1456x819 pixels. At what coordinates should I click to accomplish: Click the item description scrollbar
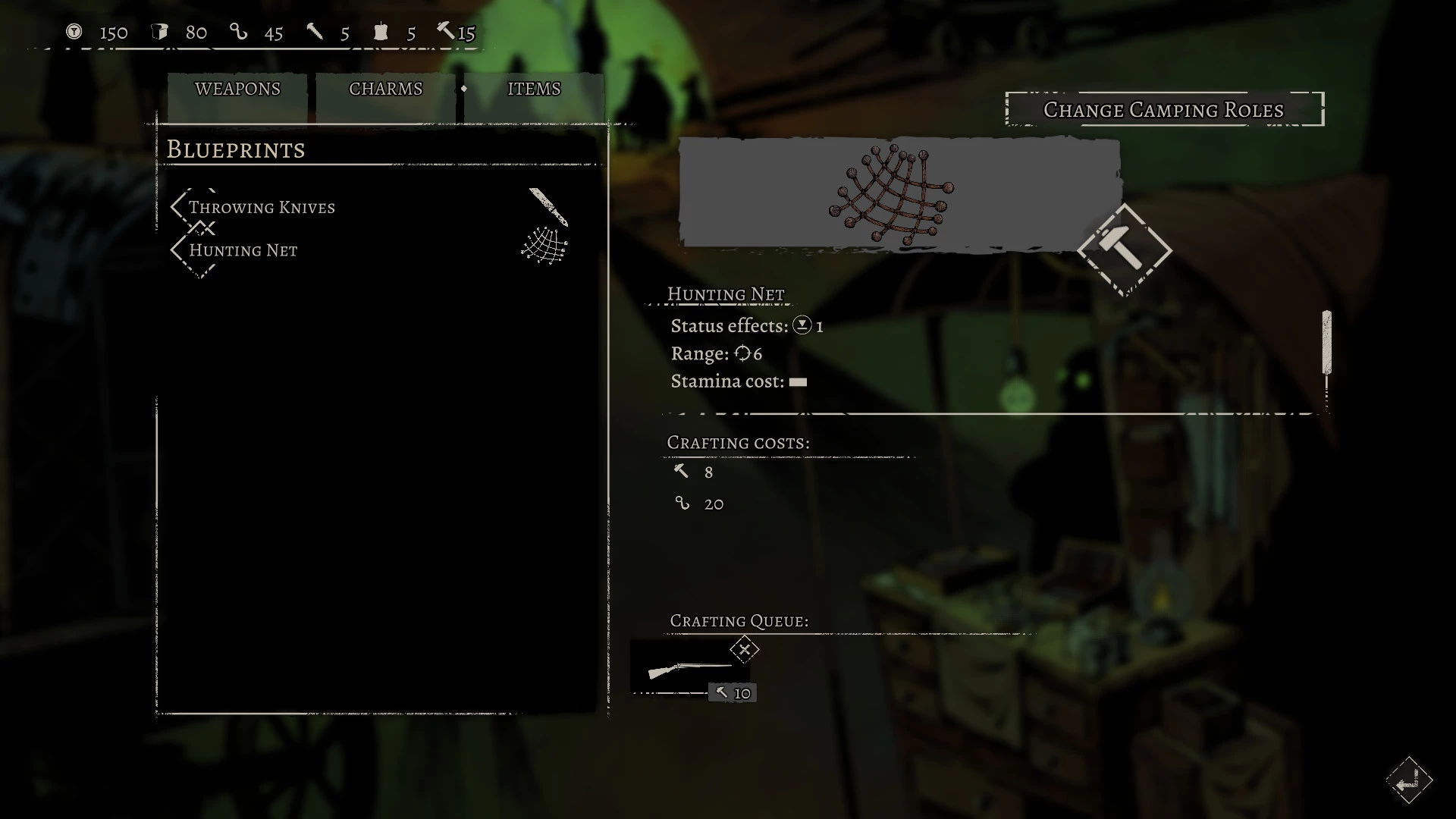[1326, 343]
